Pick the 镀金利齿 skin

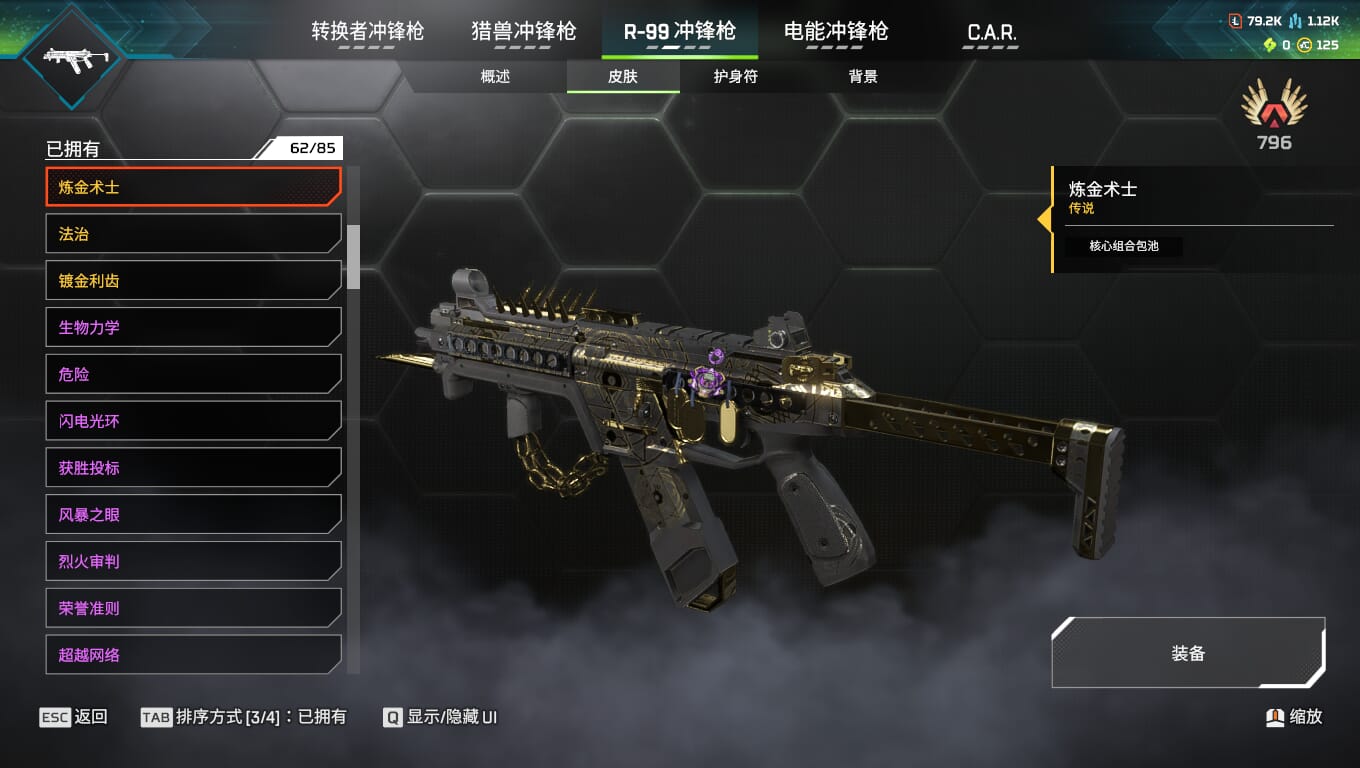[193, 281]
